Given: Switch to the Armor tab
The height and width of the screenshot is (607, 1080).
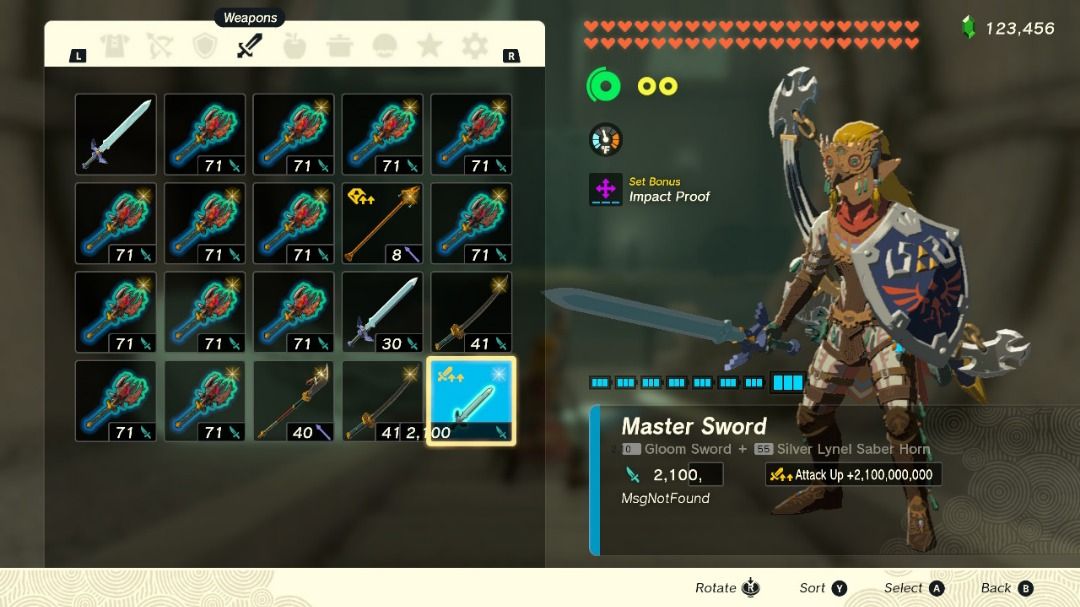Looking at the screenshot, I should (113, 46).
